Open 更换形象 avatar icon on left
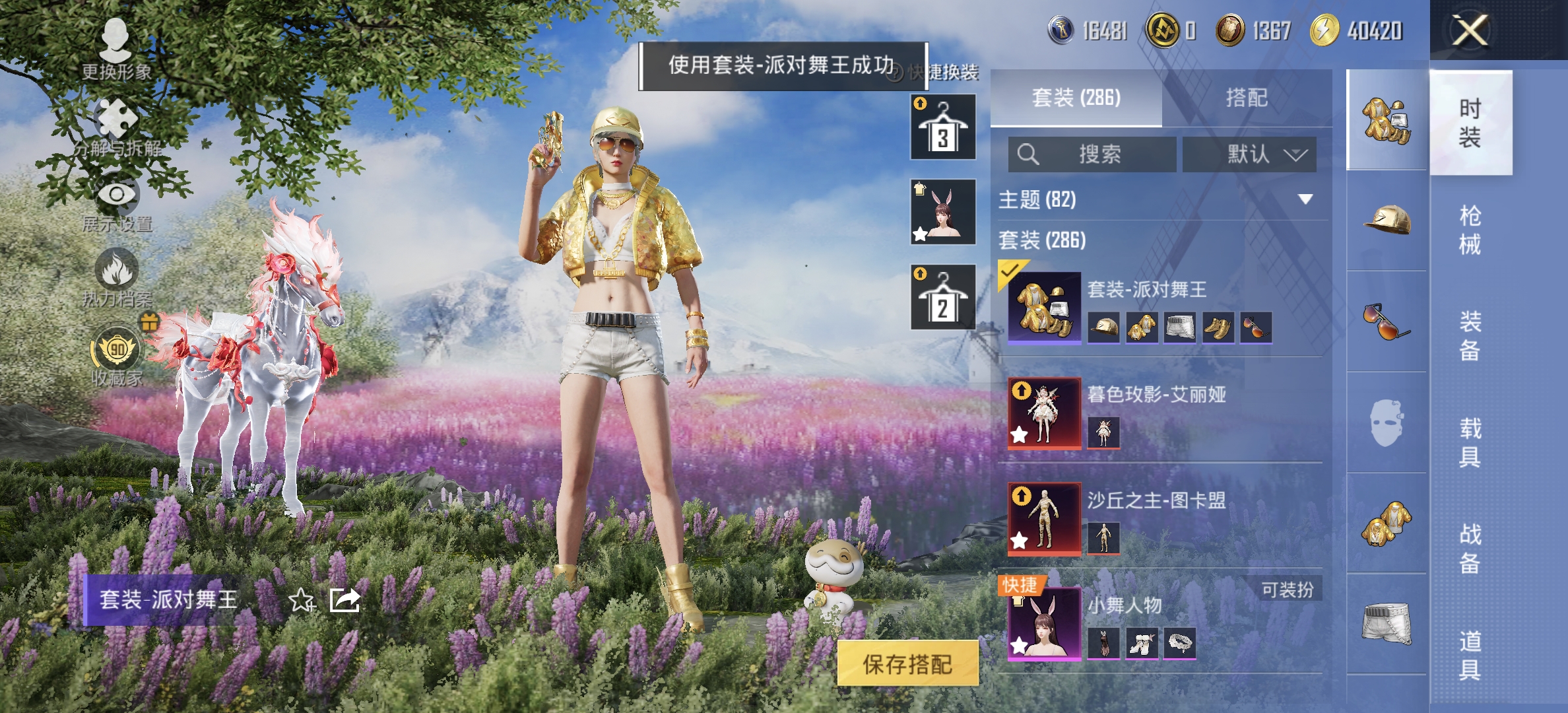 (115, 40)
